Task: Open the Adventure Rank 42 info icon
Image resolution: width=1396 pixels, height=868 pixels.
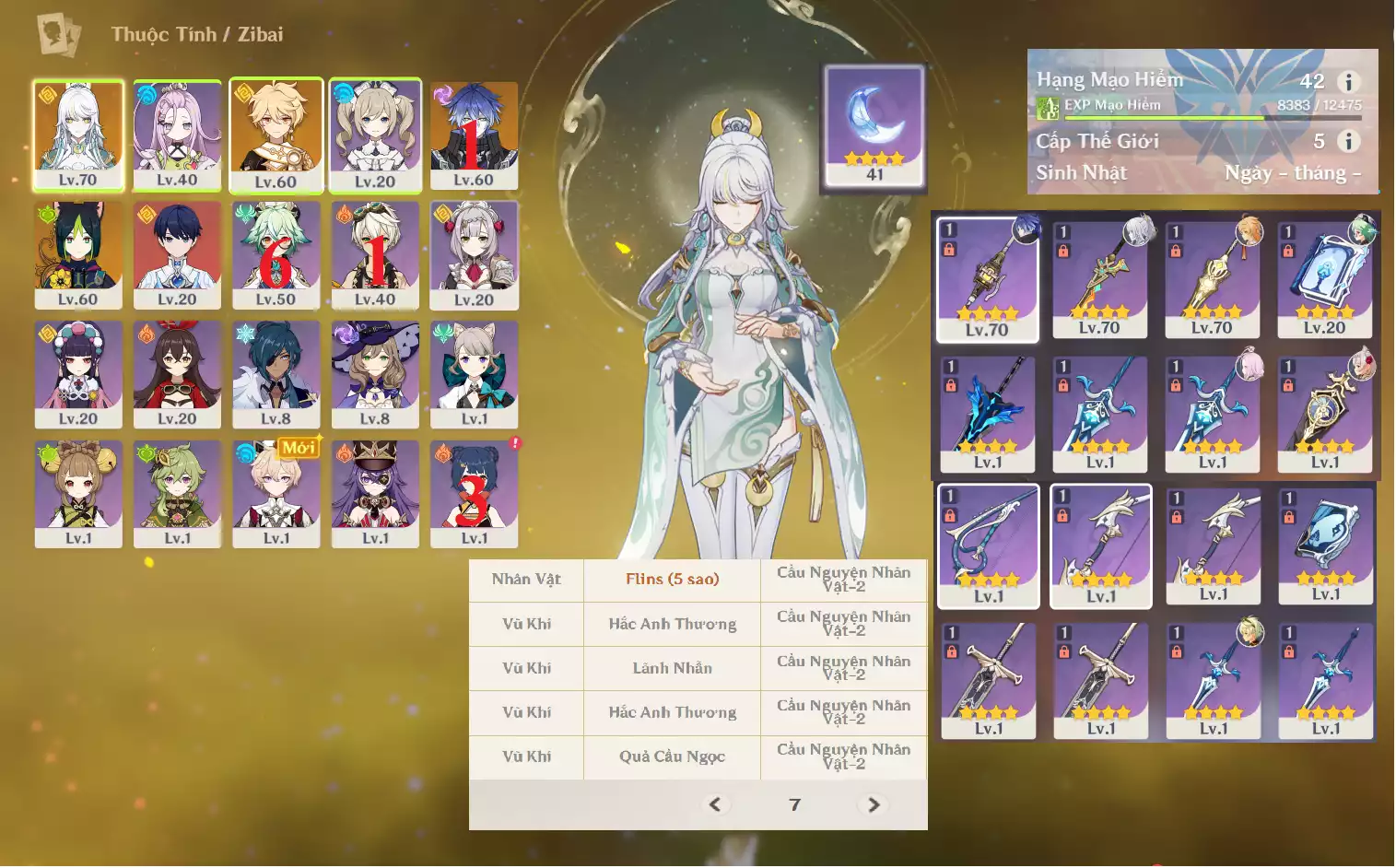Action: [1347, 82]
